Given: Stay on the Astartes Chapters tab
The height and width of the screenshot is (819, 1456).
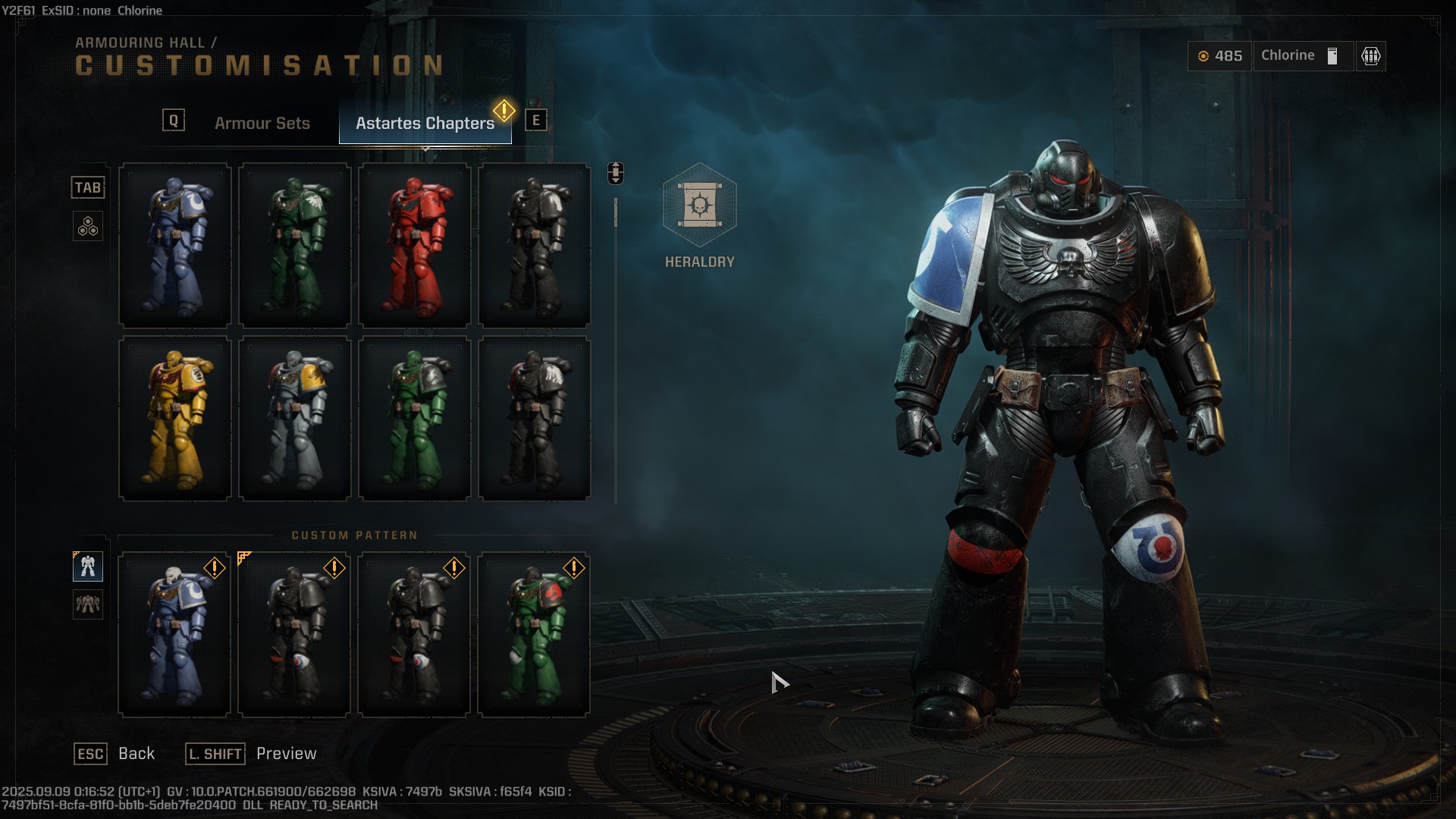Looking at the screenshot, I should coord(425,122).
